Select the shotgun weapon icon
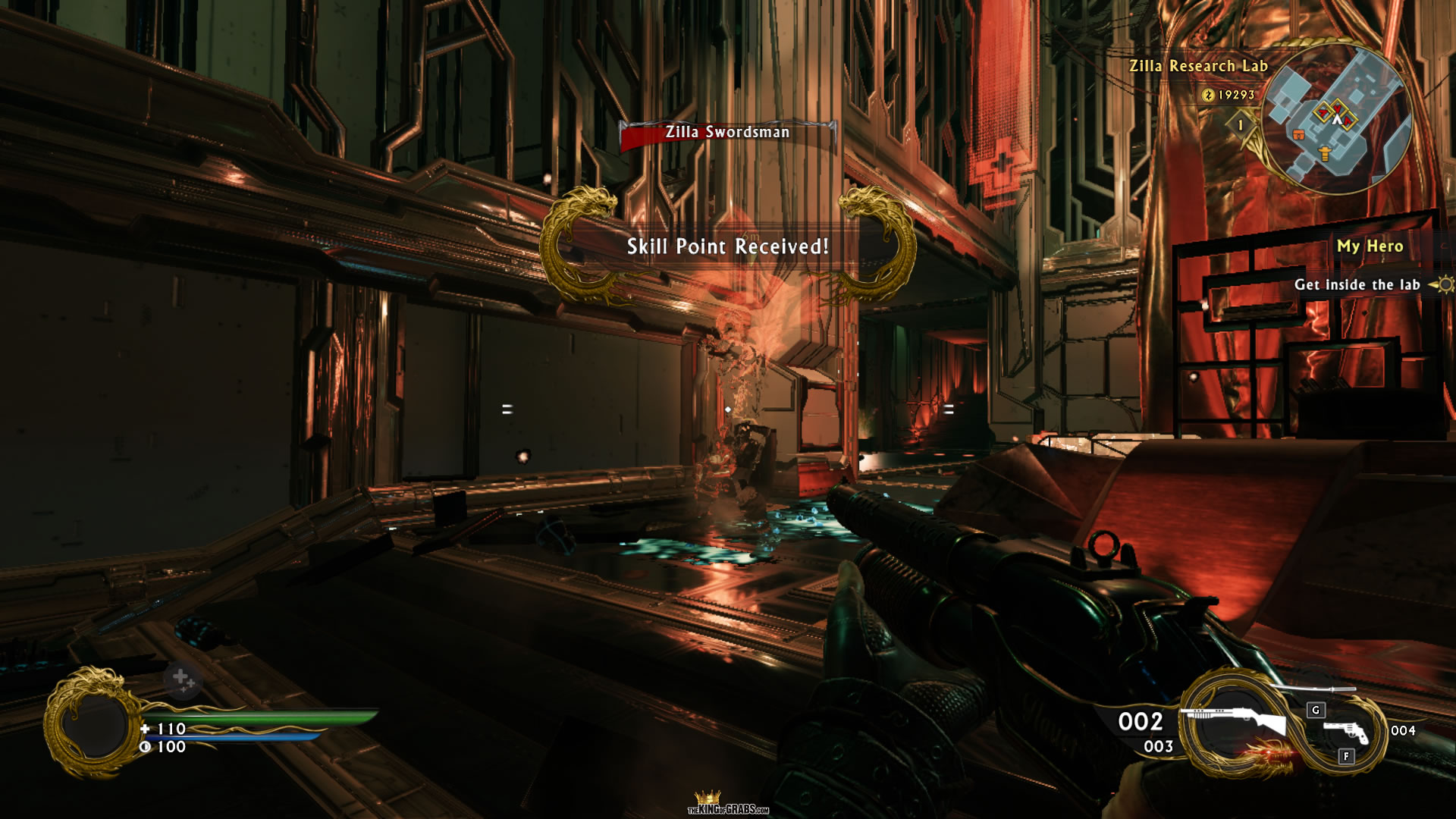This screenshot has height=819, width=1456. pyautogui.click(x=1237, y=719)
